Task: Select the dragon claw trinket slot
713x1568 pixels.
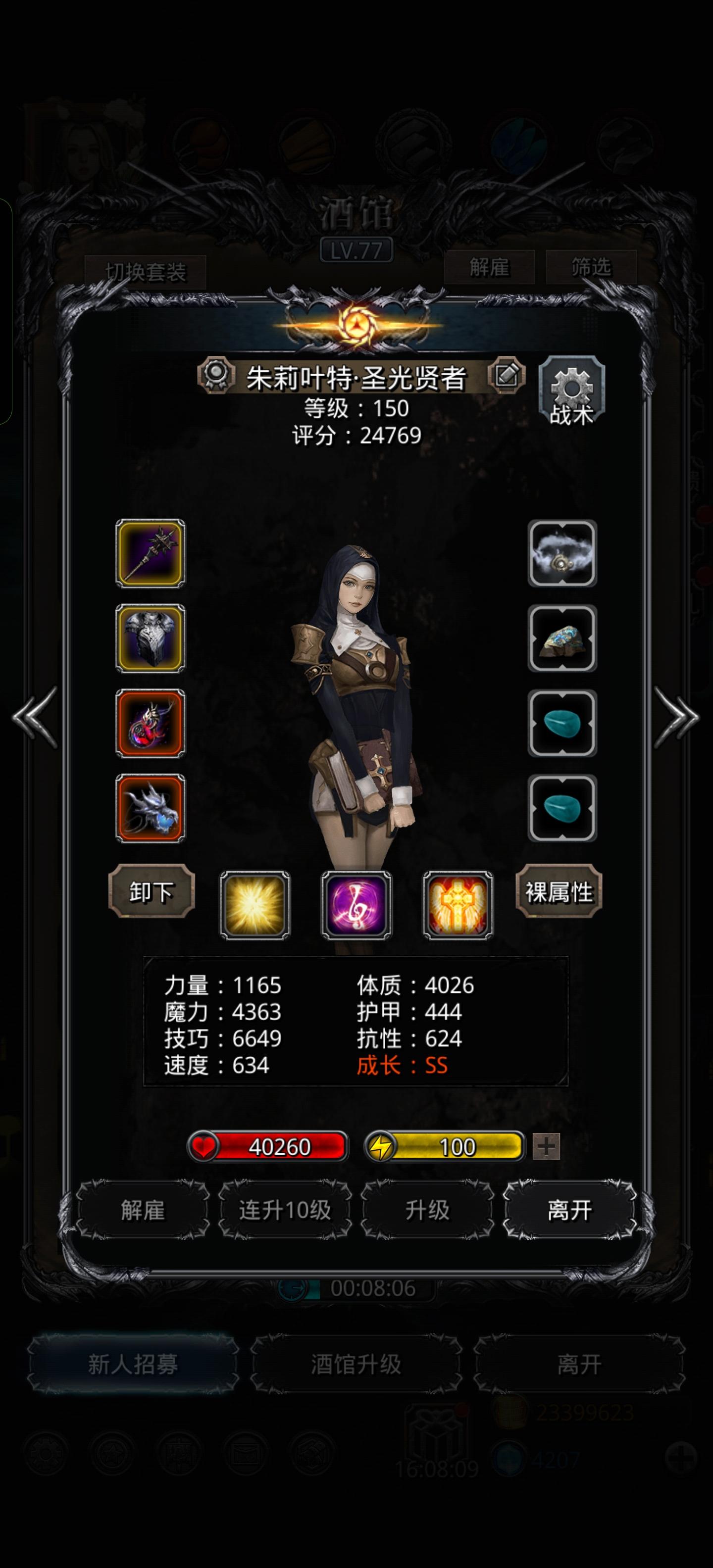Action: coord(149,805)
